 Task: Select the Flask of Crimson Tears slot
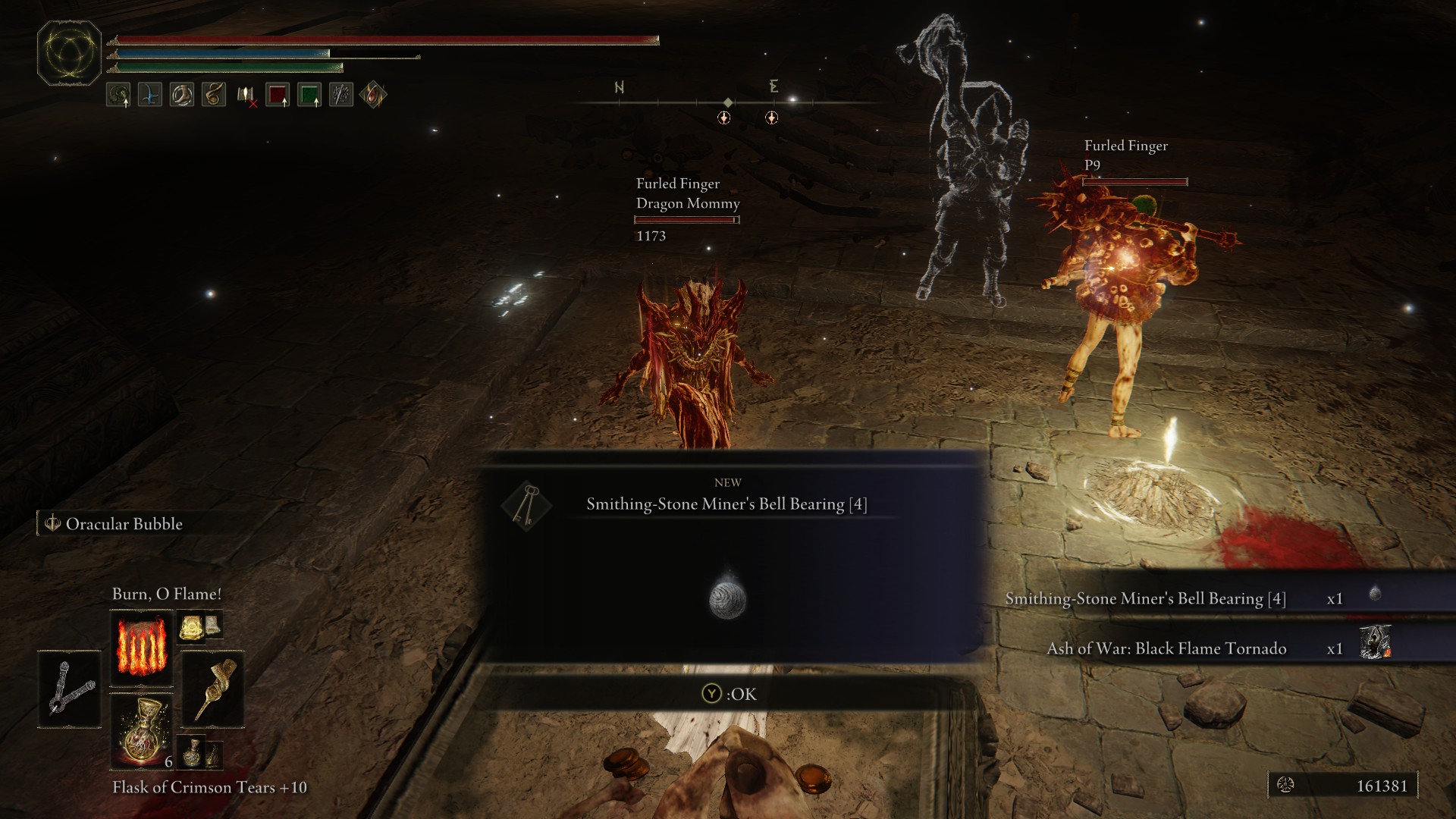click(x=141, y=731)
